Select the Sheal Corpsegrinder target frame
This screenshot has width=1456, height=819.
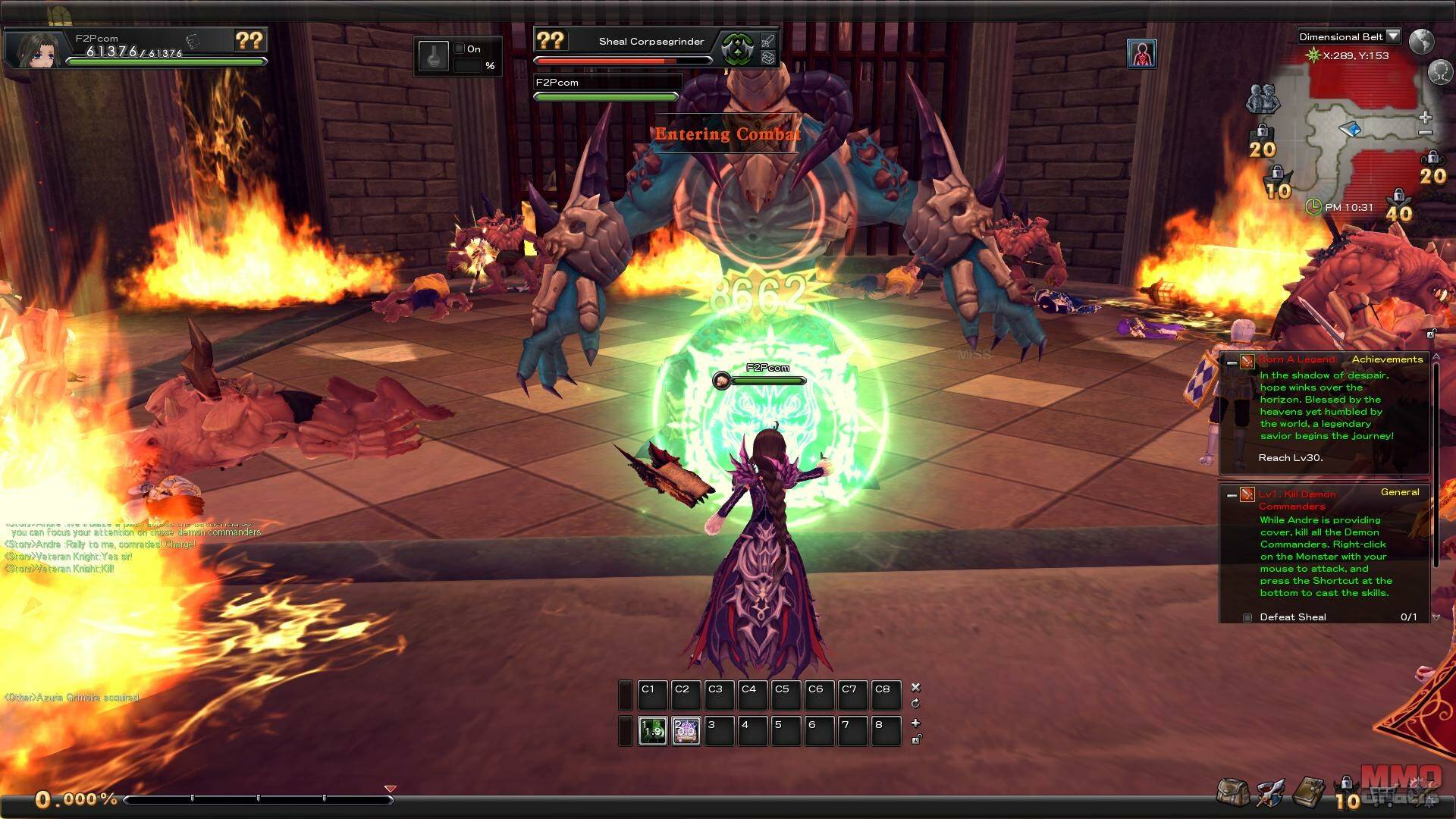(x=651, y=42)
